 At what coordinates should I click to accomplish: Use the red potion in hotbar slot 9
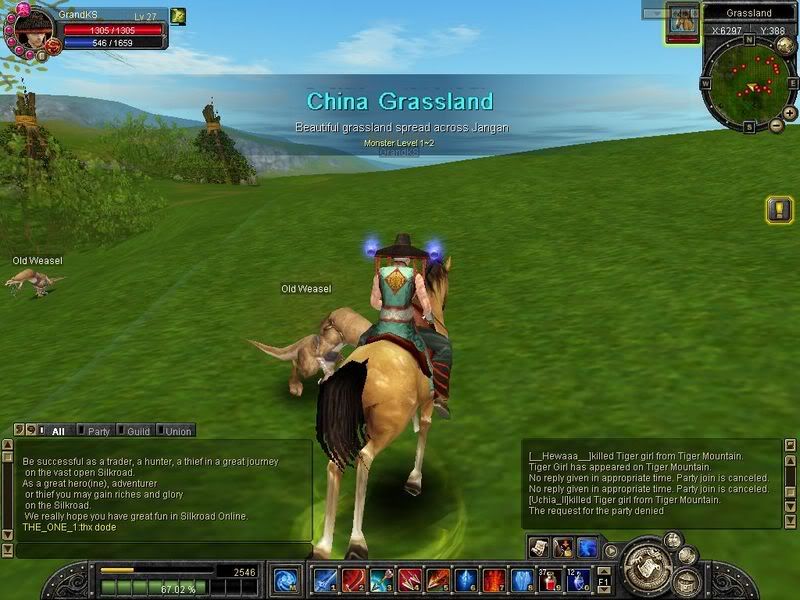click(x=550, y=579)
